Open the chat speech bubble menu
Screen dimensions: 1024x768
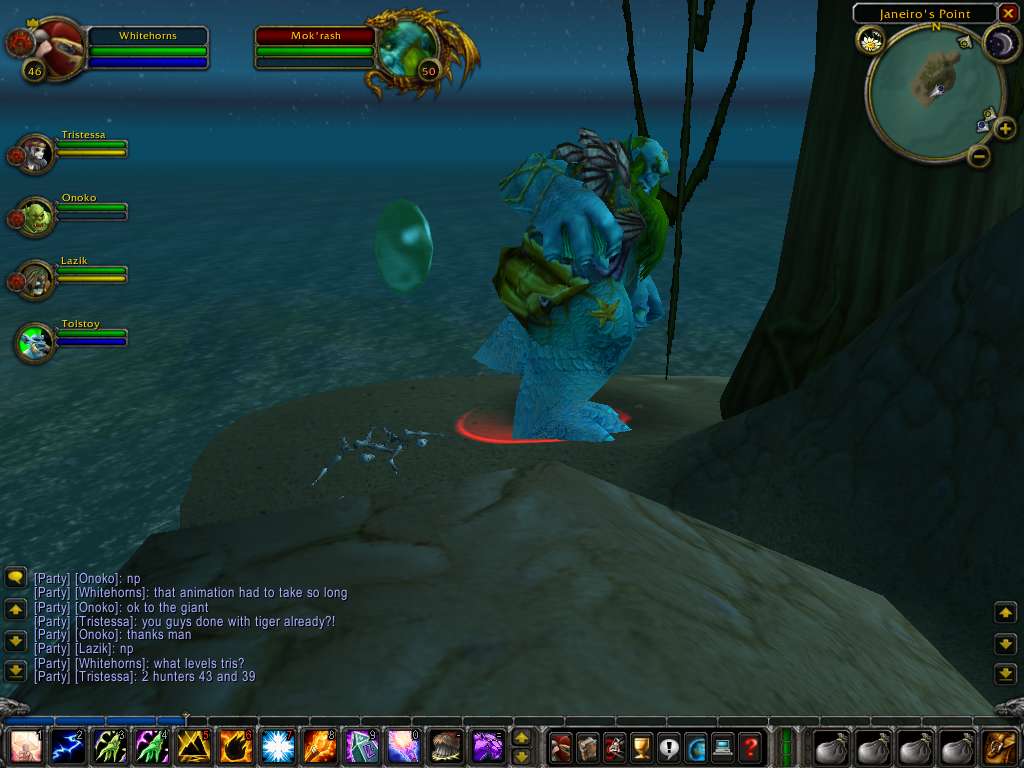pyautogui.click(x=15, y=577)
